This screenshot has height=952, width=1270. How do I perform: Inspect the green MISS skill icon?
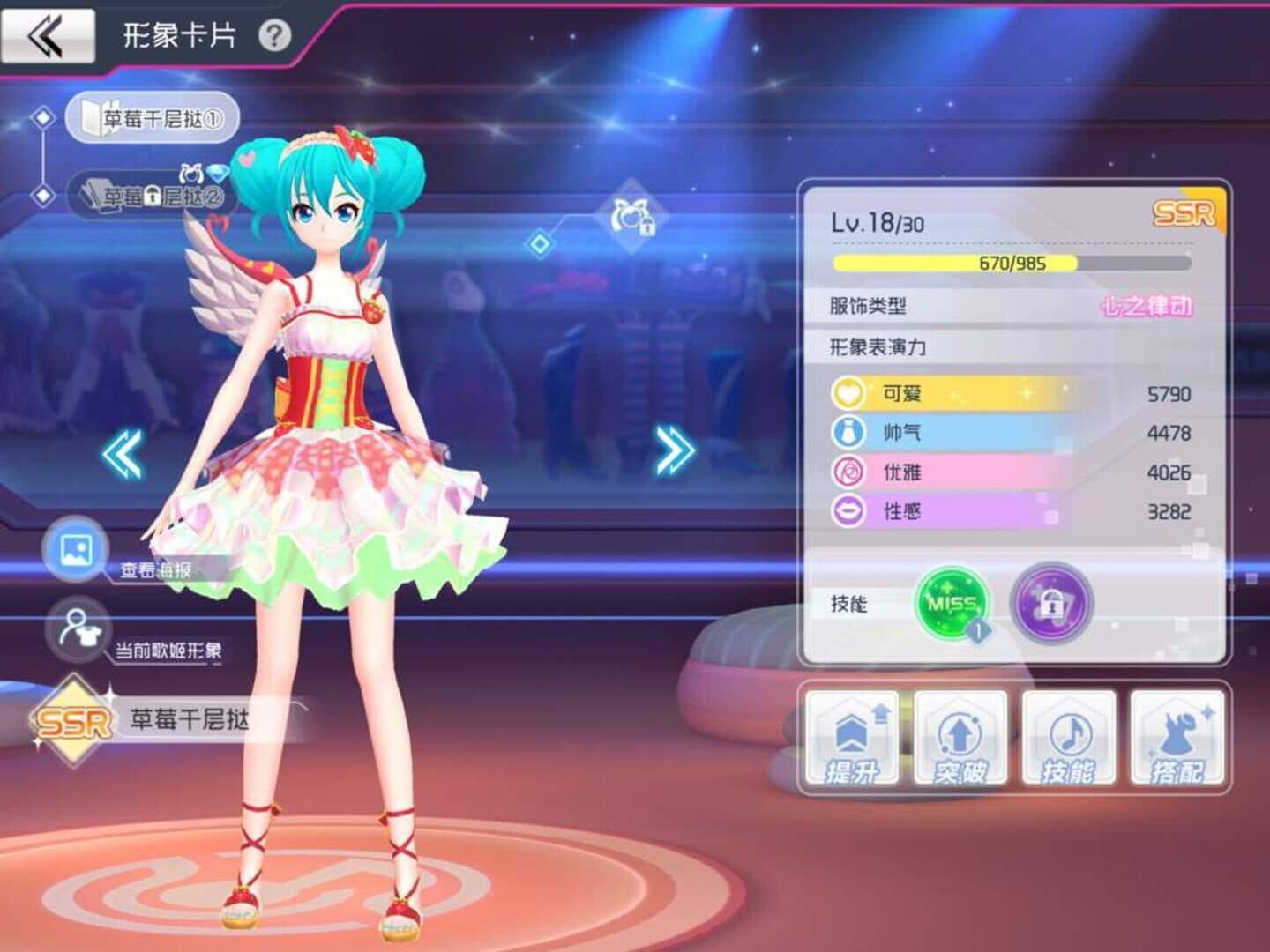click(952, 604)
